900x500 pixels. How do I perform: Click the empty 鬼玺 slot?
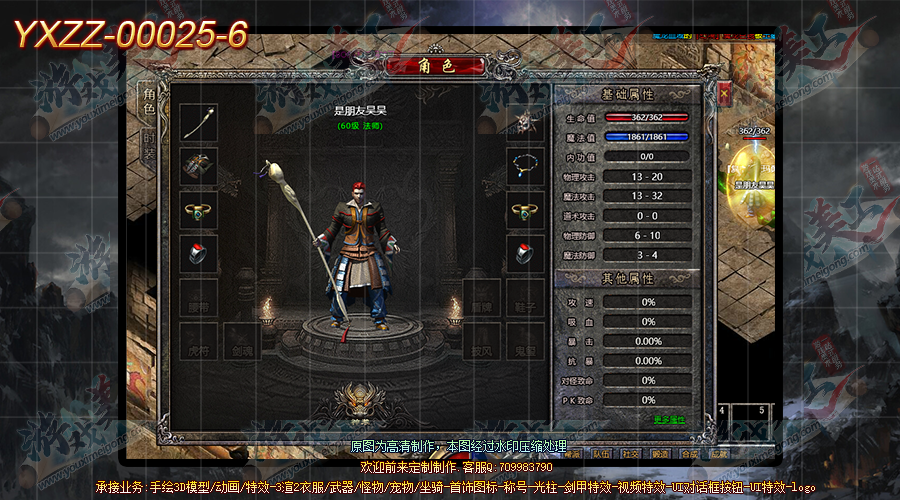coord(524,341)
